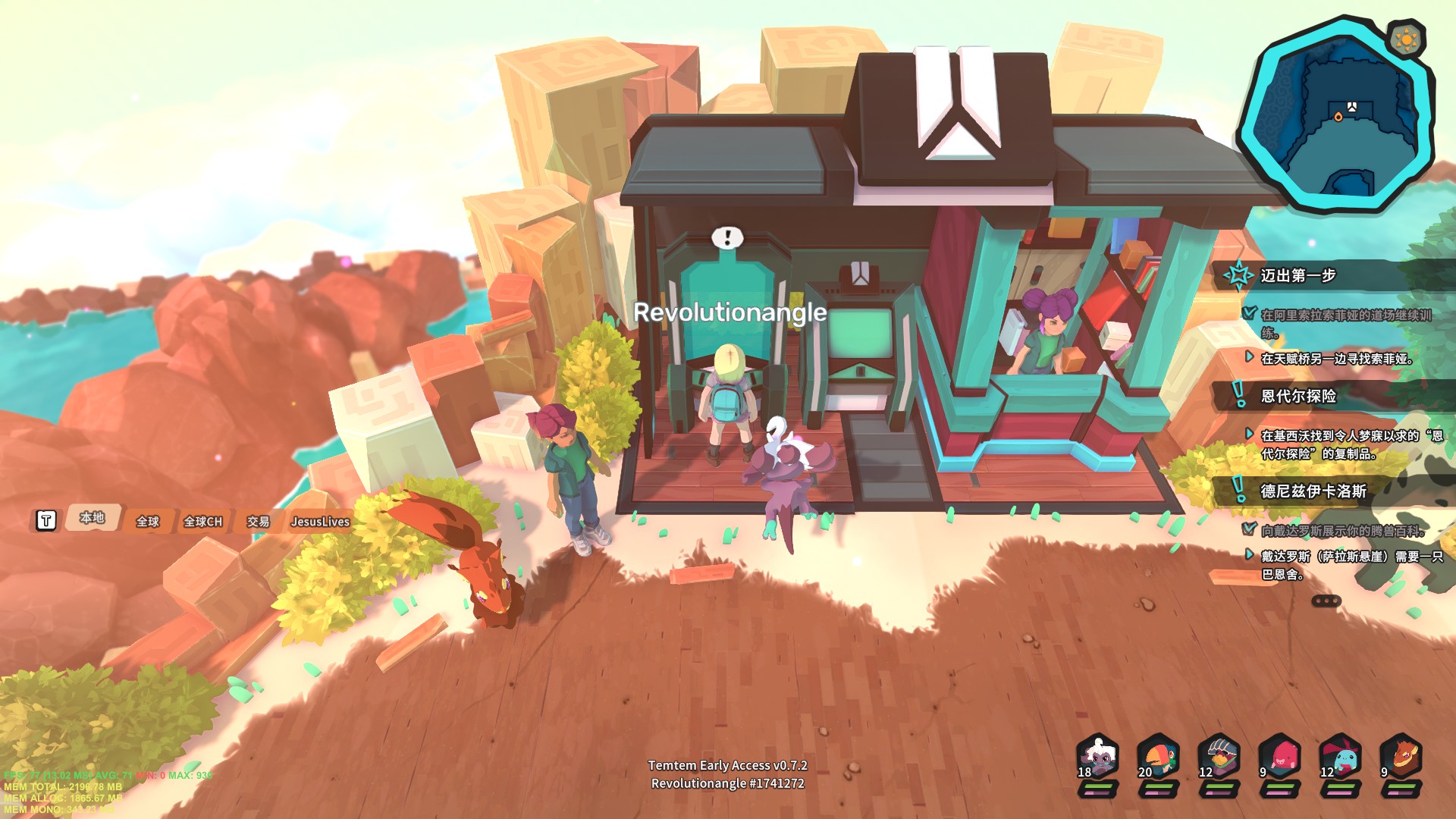Switch to the 交易 (Trade) chat tab
1456x819 pixels.
(x=259, y=522)
